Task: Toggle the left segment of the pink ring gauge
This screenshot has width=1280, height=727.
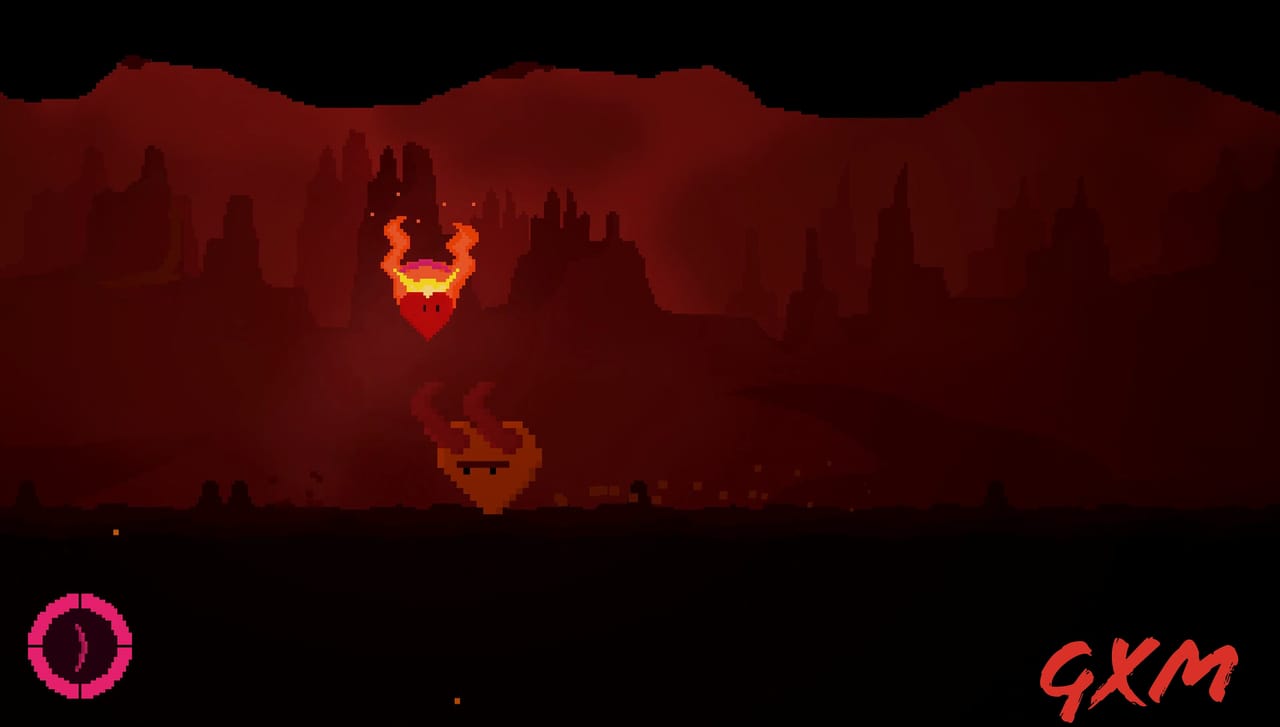Action: (36, 645)
